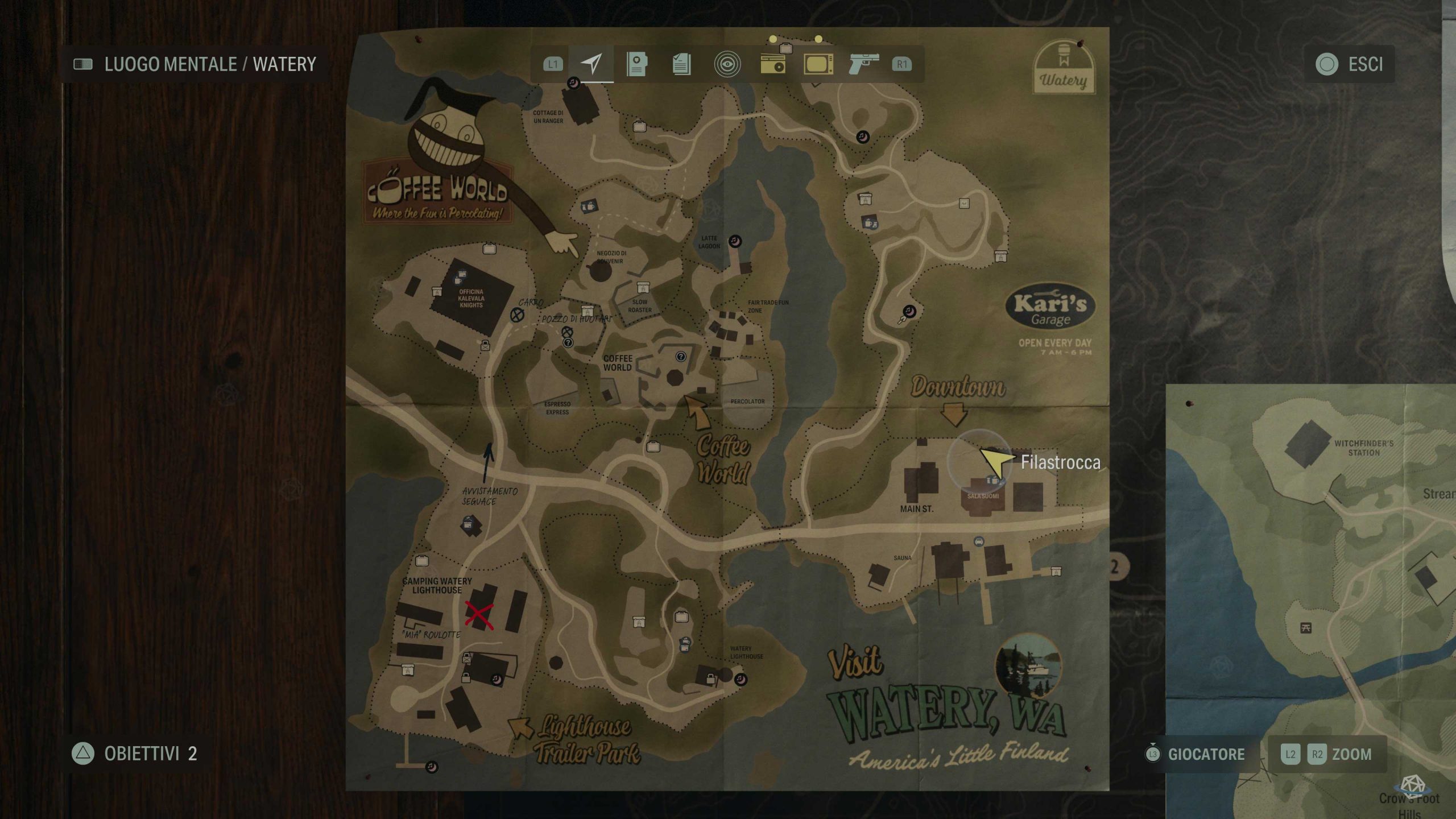Open the eye spiral tab
The image size is (1456, 819).
[x=727, y=64]
